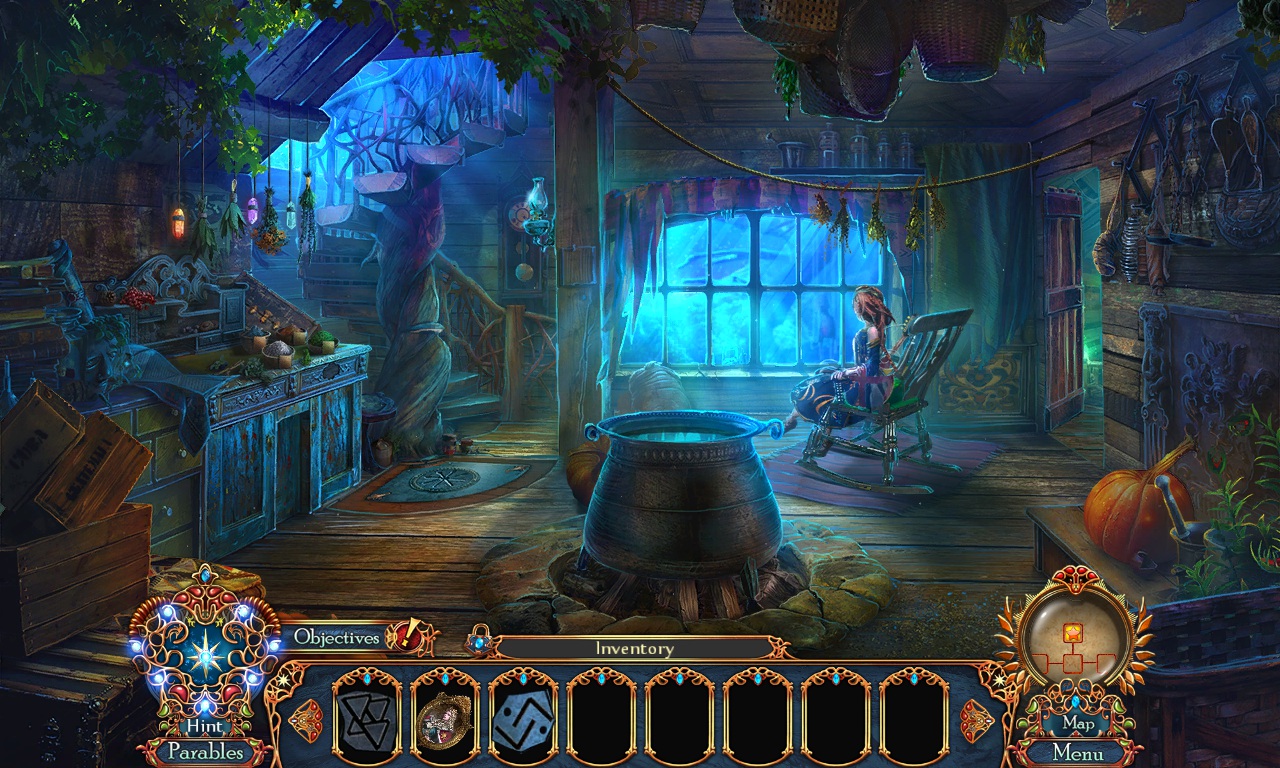Open the Parables collection
This screenshot has width=1280, height=768.
click(206, 753)
